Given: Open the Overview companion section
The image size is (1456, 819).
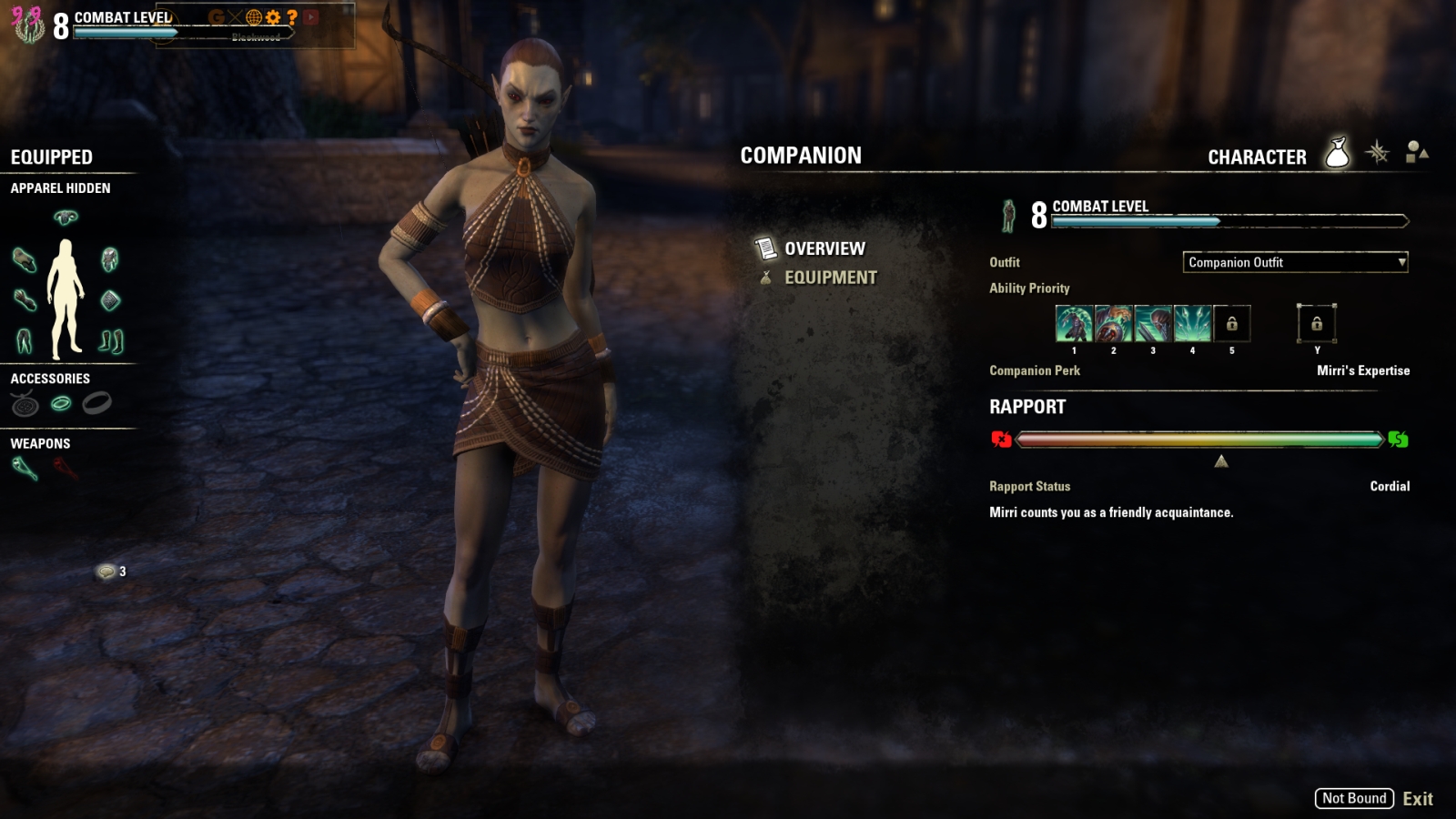Looking at the screenshot, I should coord(824,248).
